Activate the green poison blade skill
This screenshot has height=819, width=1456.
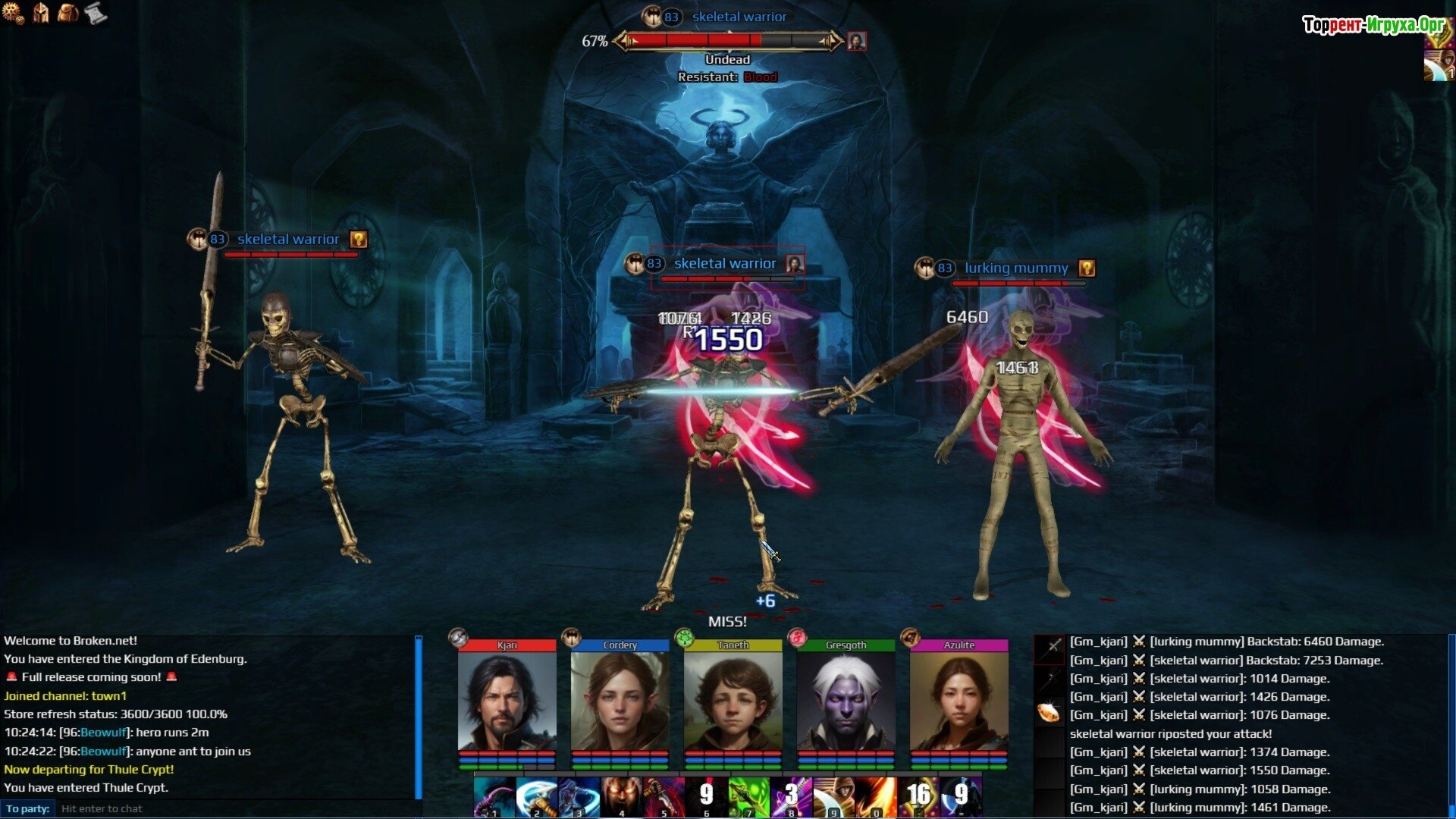(x=748, y=798)
